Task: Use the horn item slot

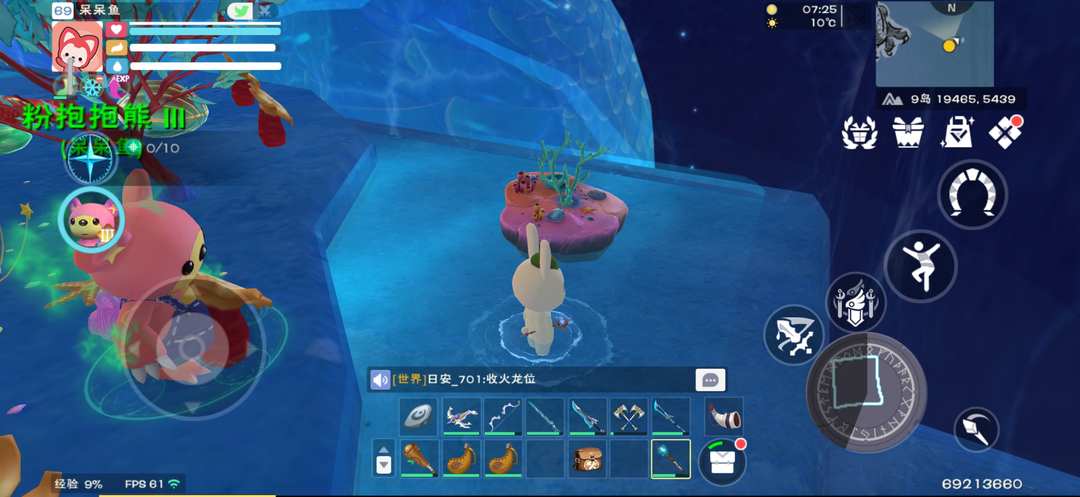Action: 723,415
